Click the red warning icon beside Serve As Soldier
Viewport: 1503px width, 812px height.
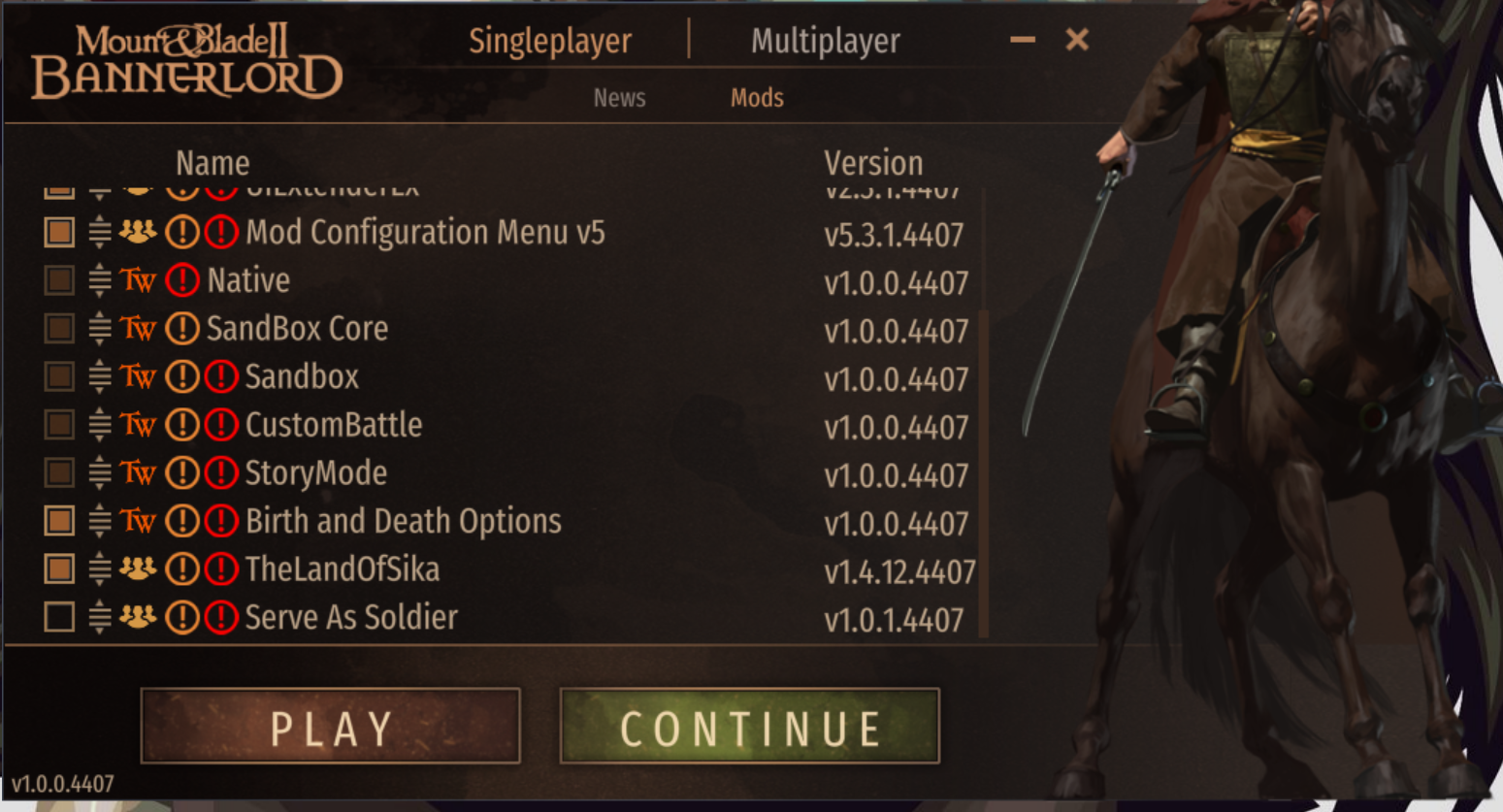(x=221, y=617)
